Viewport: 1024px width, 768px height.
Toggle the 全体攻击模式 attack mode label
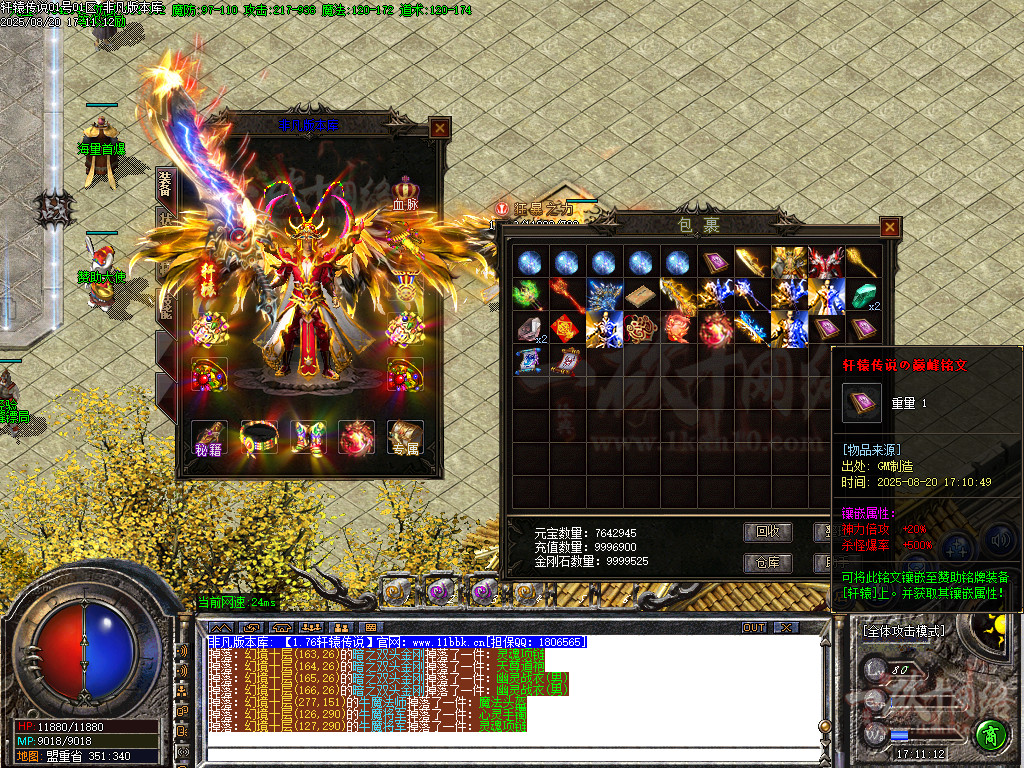coord(903,631)
